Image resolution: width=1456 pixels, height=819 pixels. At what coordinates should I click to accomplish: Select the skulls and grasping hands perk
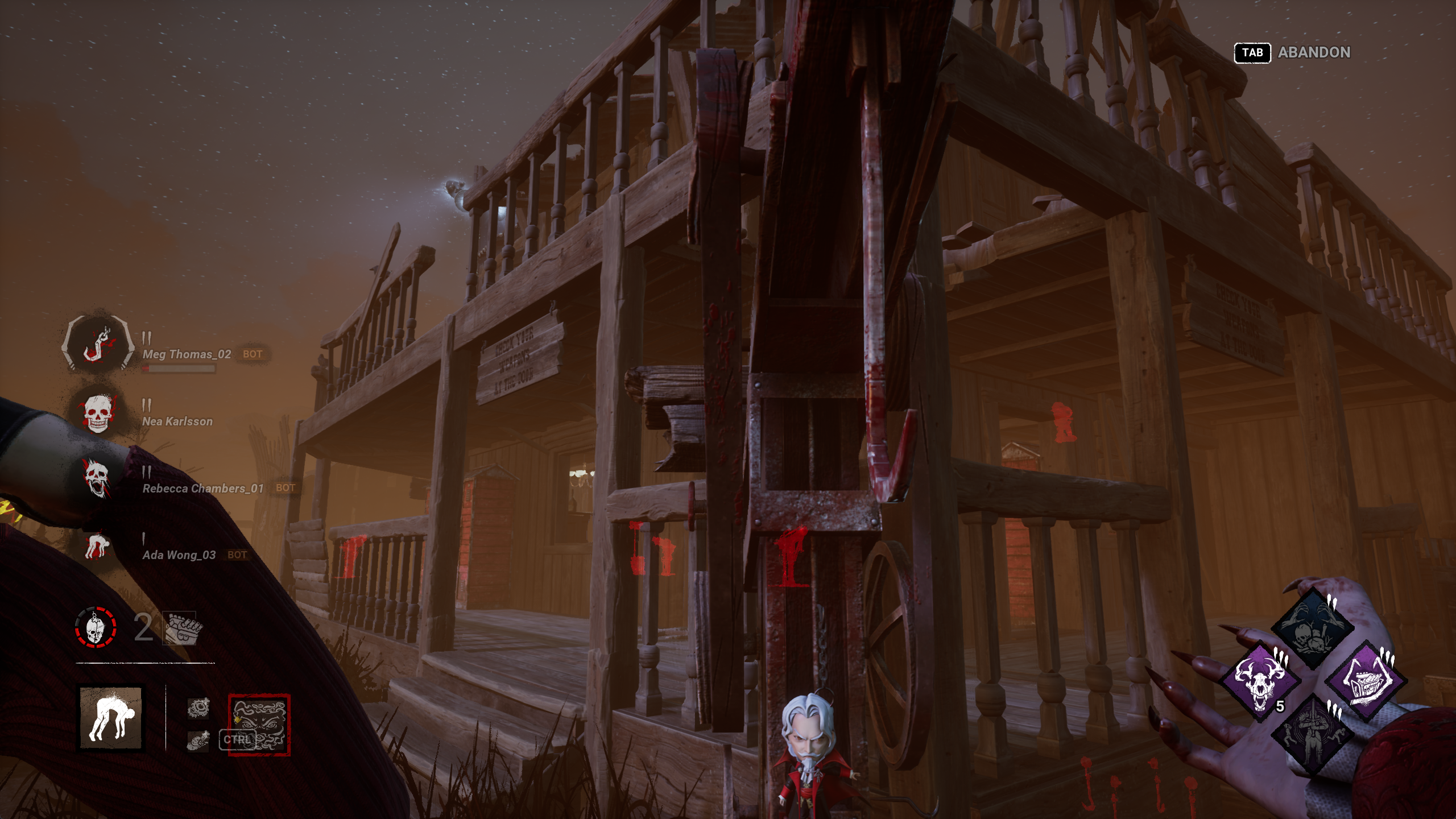(1313, 628)
